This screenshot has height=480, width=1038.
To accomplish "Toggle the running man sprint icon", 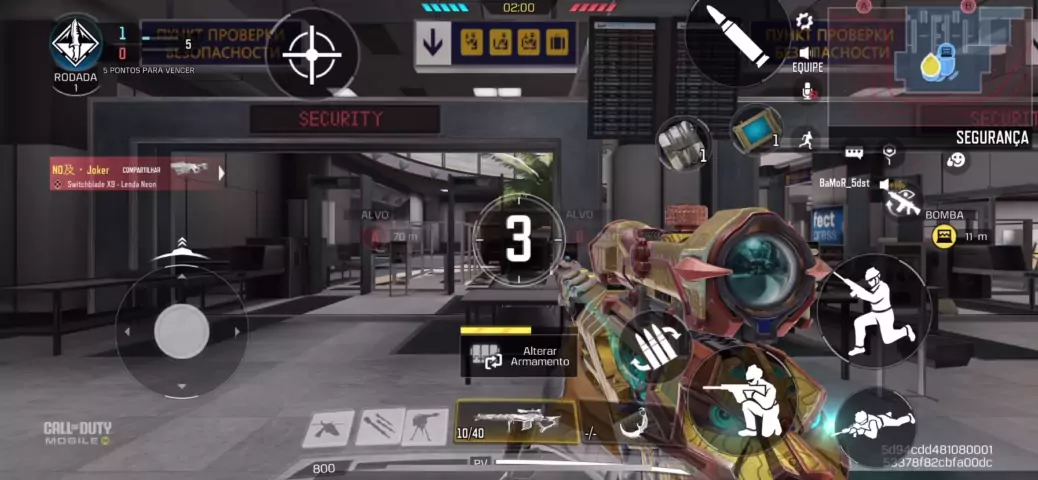I will point(806,141).
